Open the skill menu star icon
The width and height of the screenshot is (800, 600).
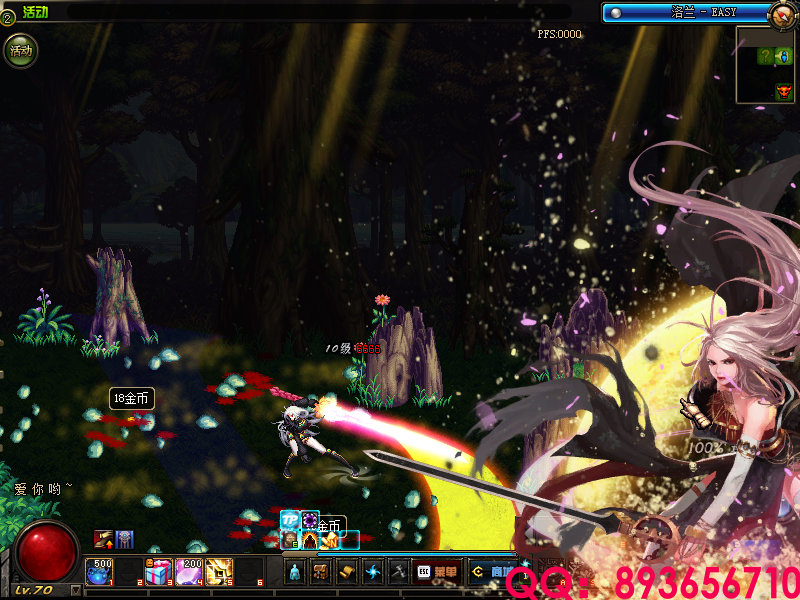373,572
